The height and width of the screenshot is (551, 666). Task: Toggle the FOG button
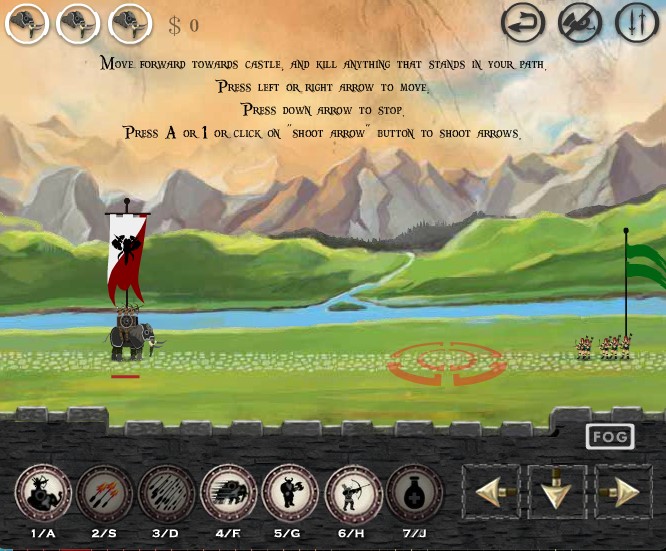[610, 437]
